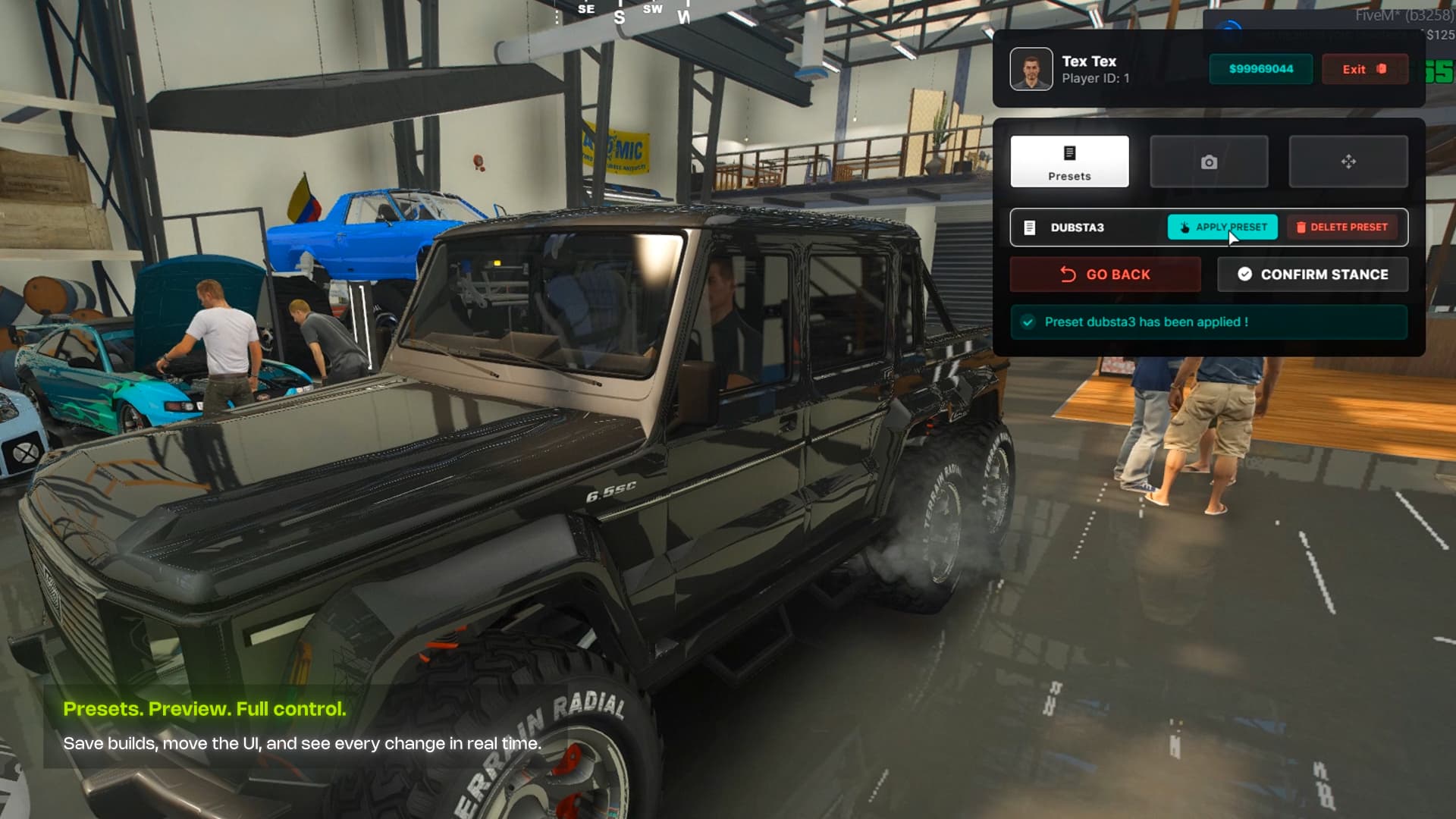Switch to the Presets tab

point(1070,162)
